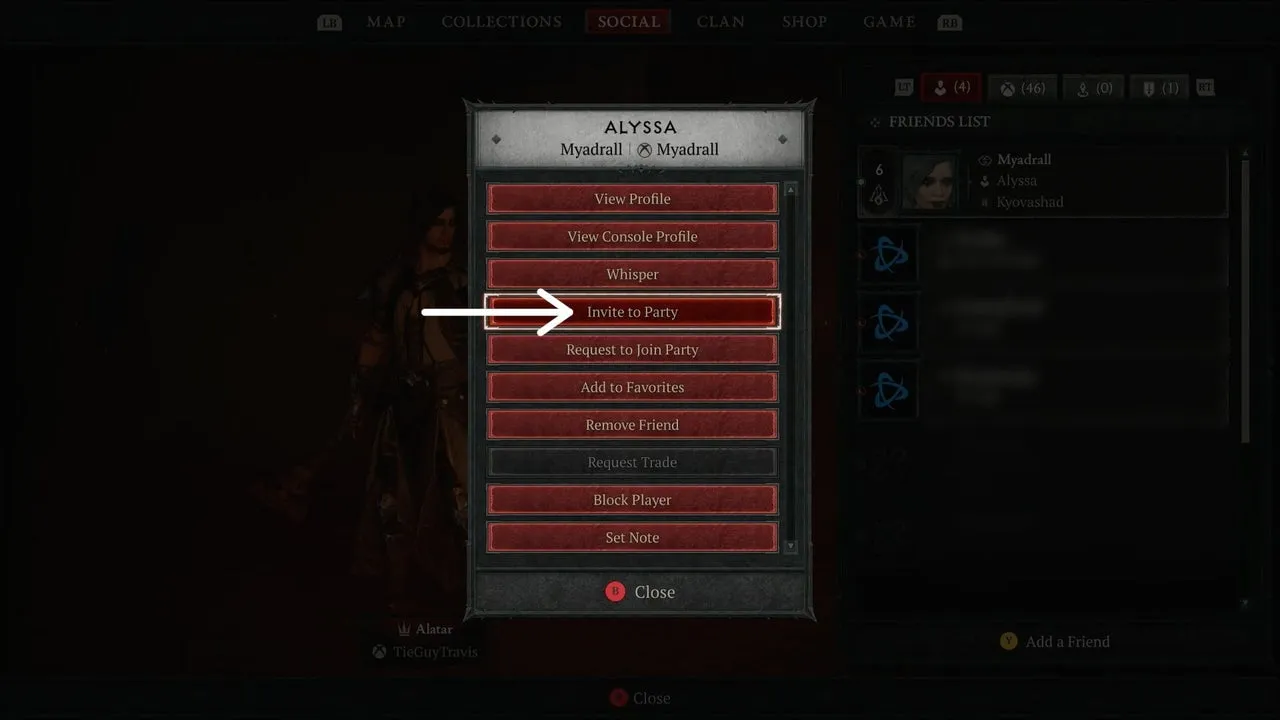Select the in-game friends tab icon
The image size is (1280, 720).
[950, 87]
